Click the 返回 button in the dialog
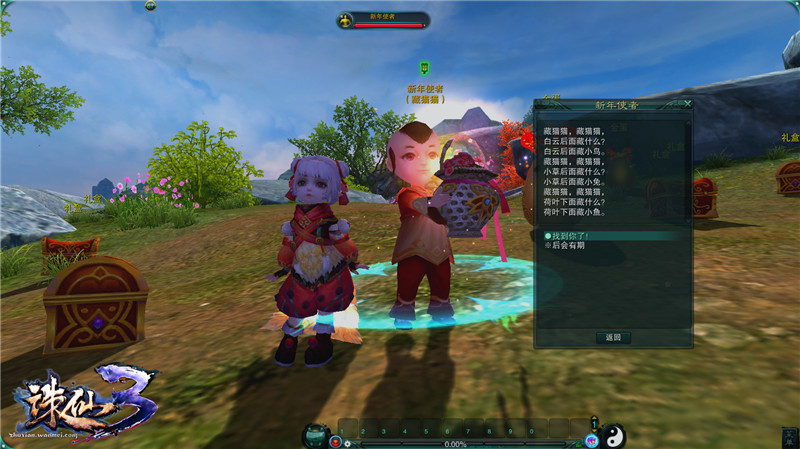Screen dimensions: 800x449 [x=613, y=338]
